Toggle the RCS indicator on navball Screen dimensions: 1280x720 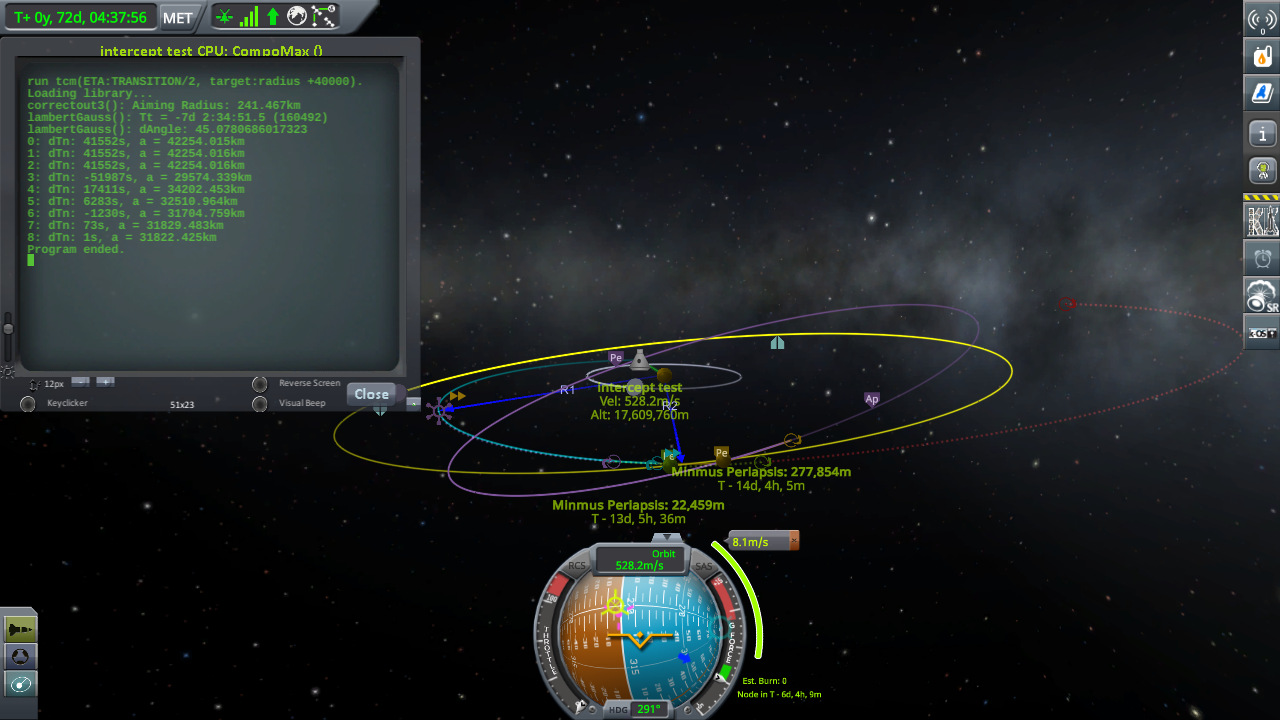click(577, 566)
